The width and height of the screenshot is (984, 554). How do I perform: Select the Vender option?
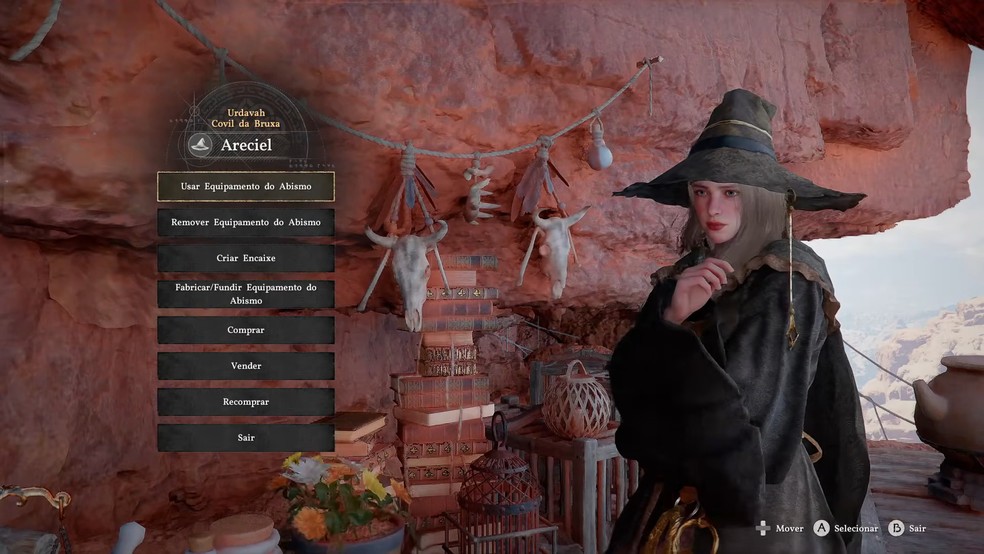(x=246, y=366)
